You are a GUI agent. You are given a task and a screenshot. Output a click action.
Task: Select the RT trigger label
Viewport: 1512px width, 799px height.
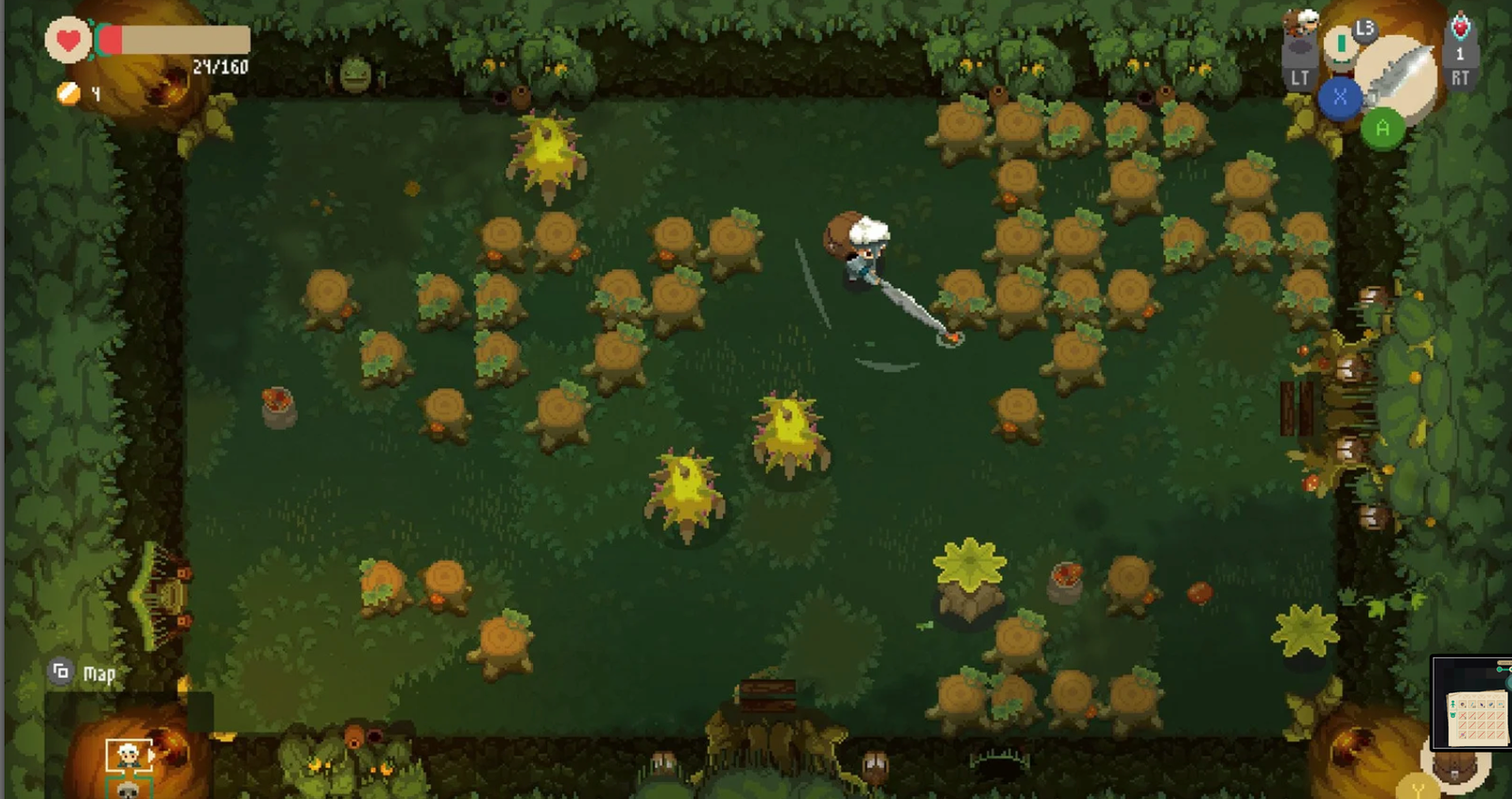[1460, 76]
